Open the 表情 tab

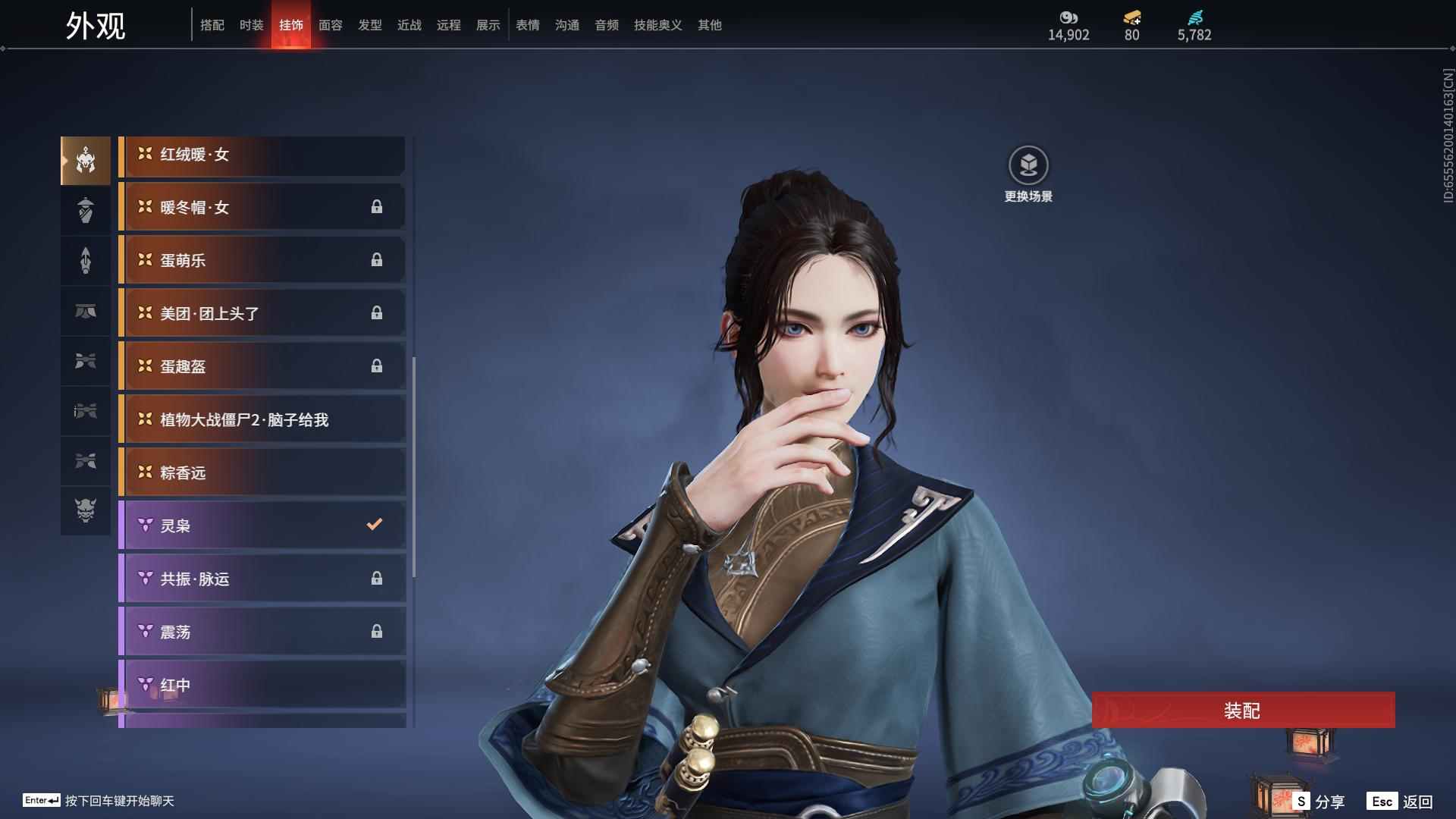(527, 25)
